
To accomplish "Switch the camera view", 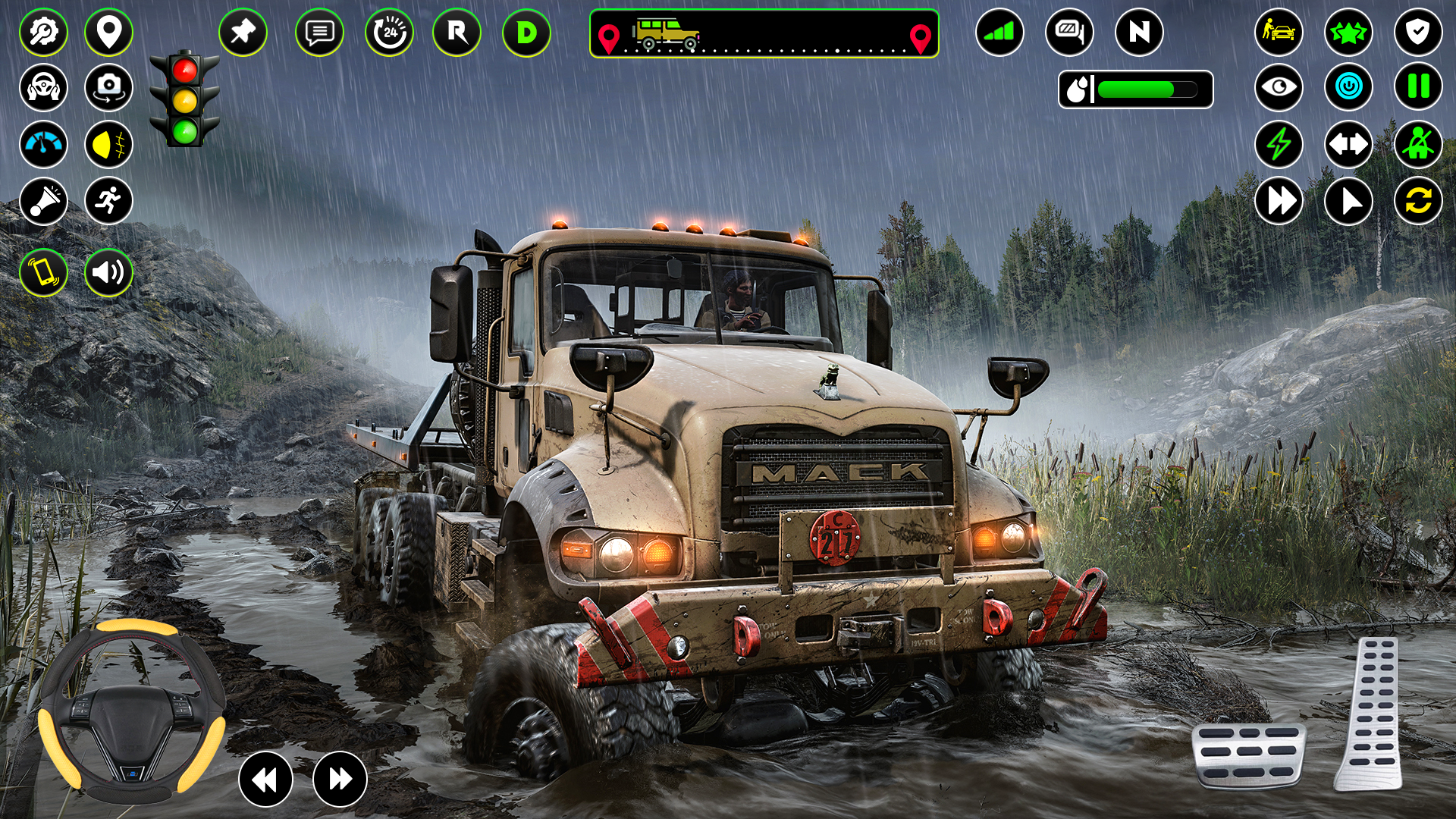I will (x=108, y=88).
